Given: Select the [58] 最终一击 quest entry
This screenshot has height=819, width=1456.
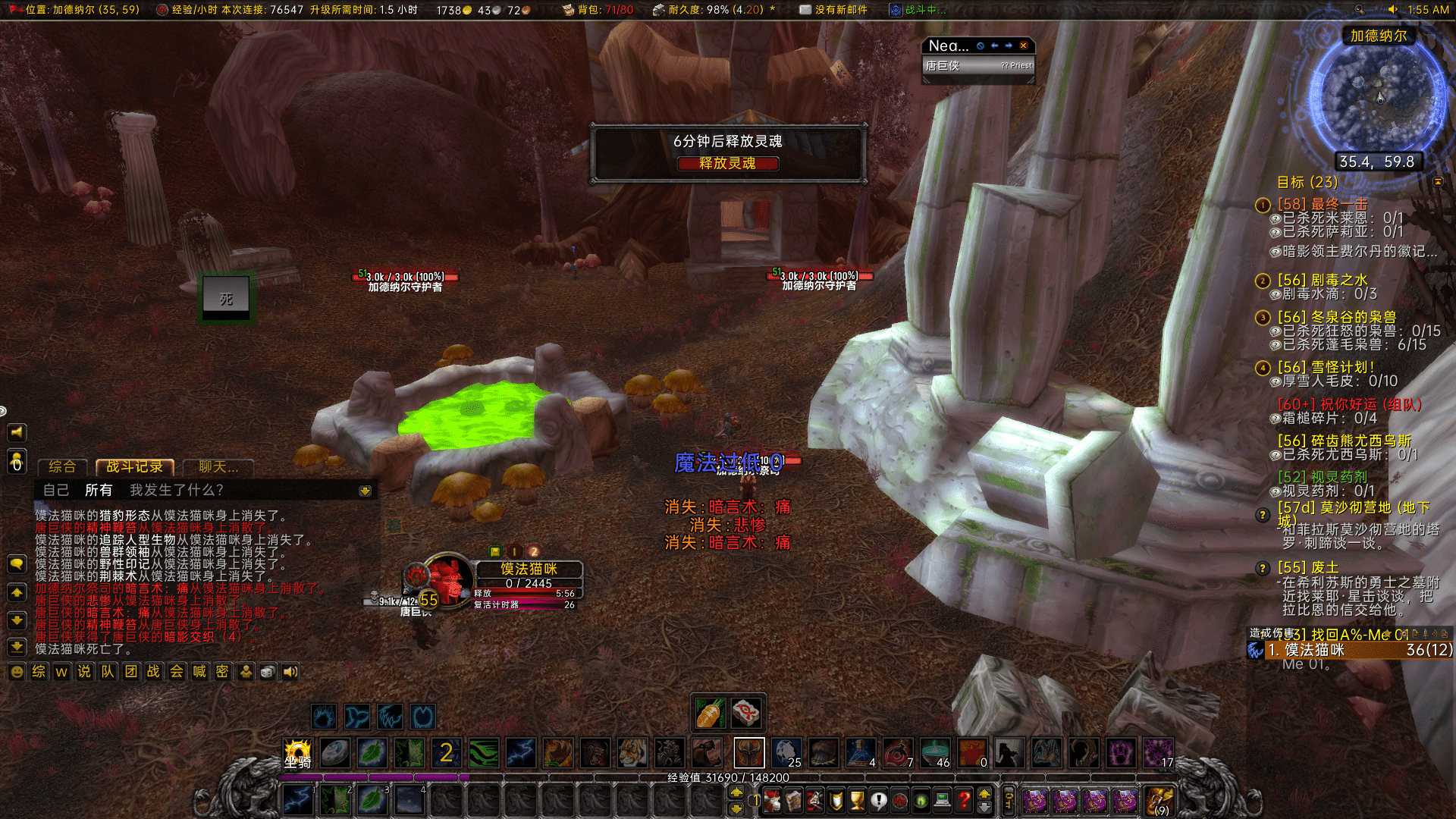Looking at the screenshot, I should click(x=1323, y=205).
